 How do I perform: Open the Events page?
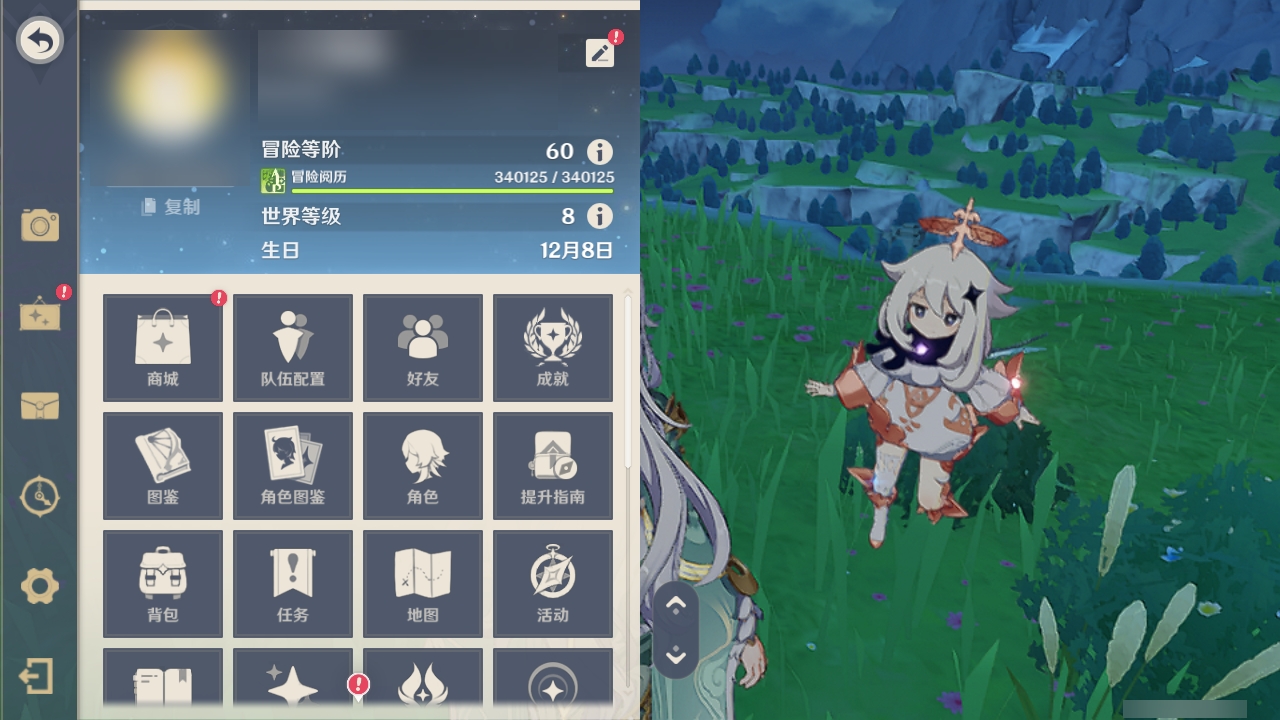(553, 583)
